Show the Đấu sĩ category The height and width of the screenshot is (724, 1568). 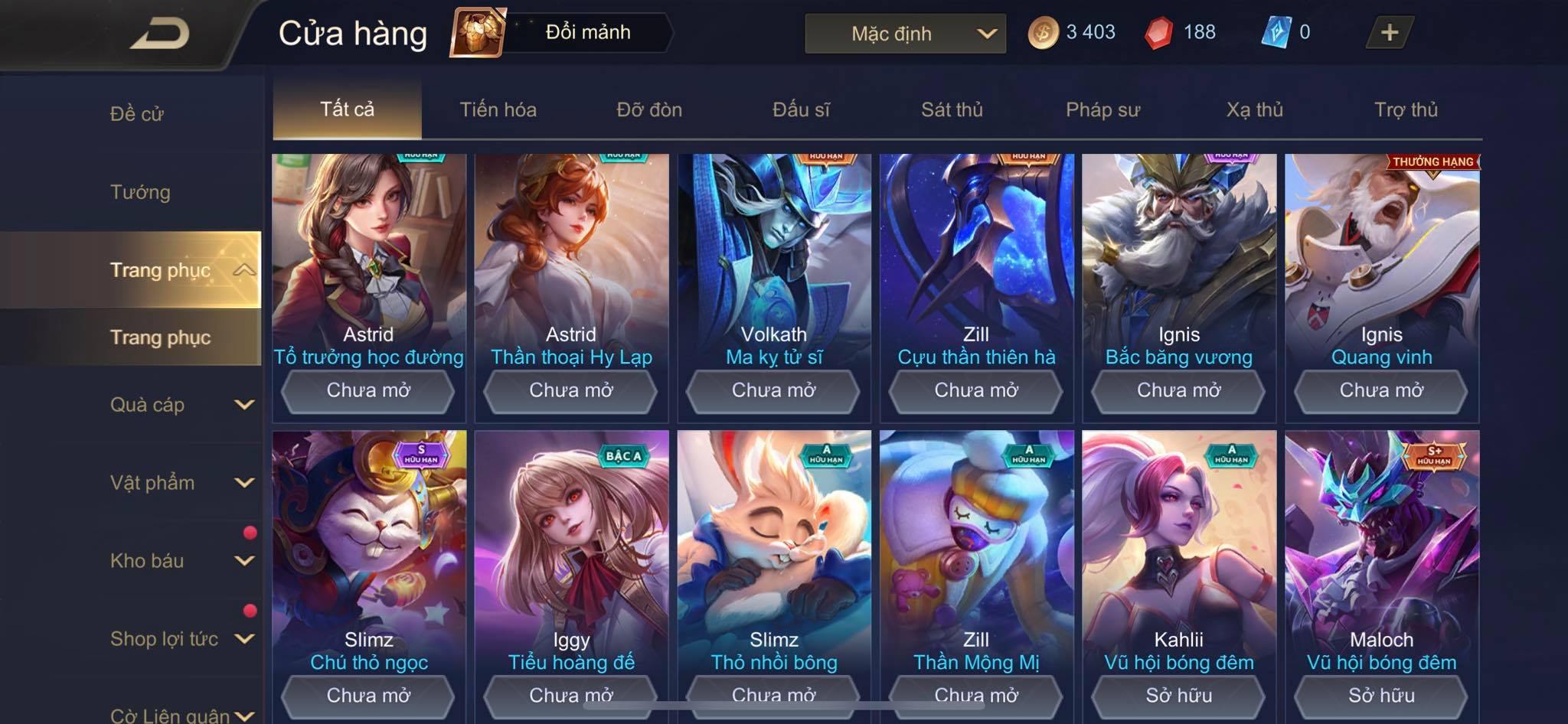pyautogui.click(x=801, y=109)
